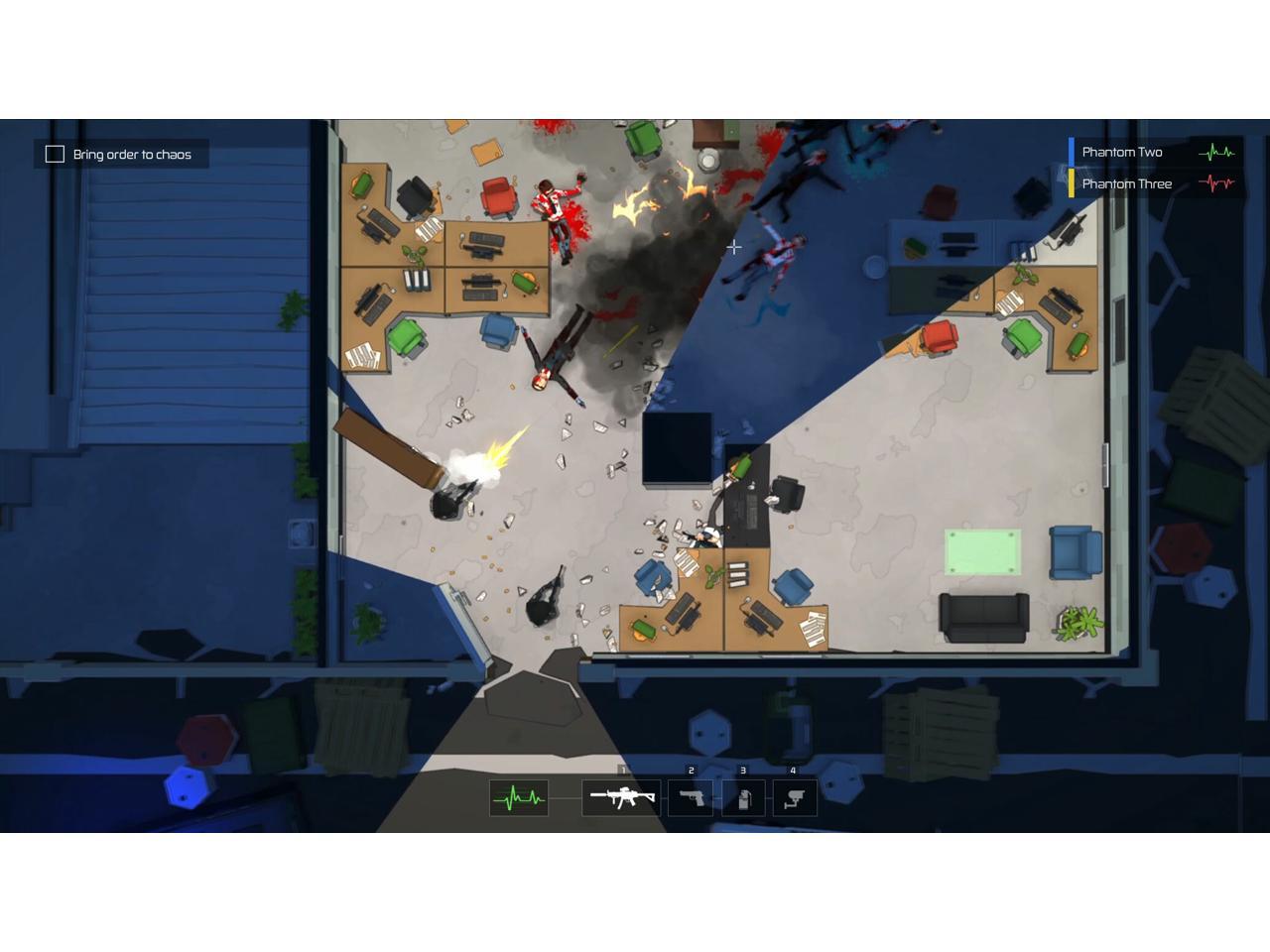The height and width of the screenshot is (952, 1270).
Task: Select squad member Phantom Three
Action: pos(1126,183)
